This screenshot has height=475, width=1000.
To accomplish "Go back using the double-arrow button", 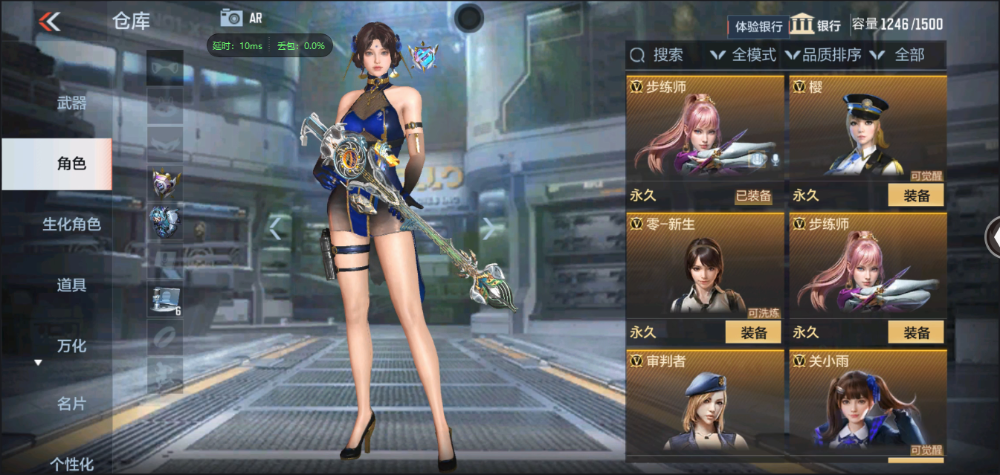I will [49, 21].
